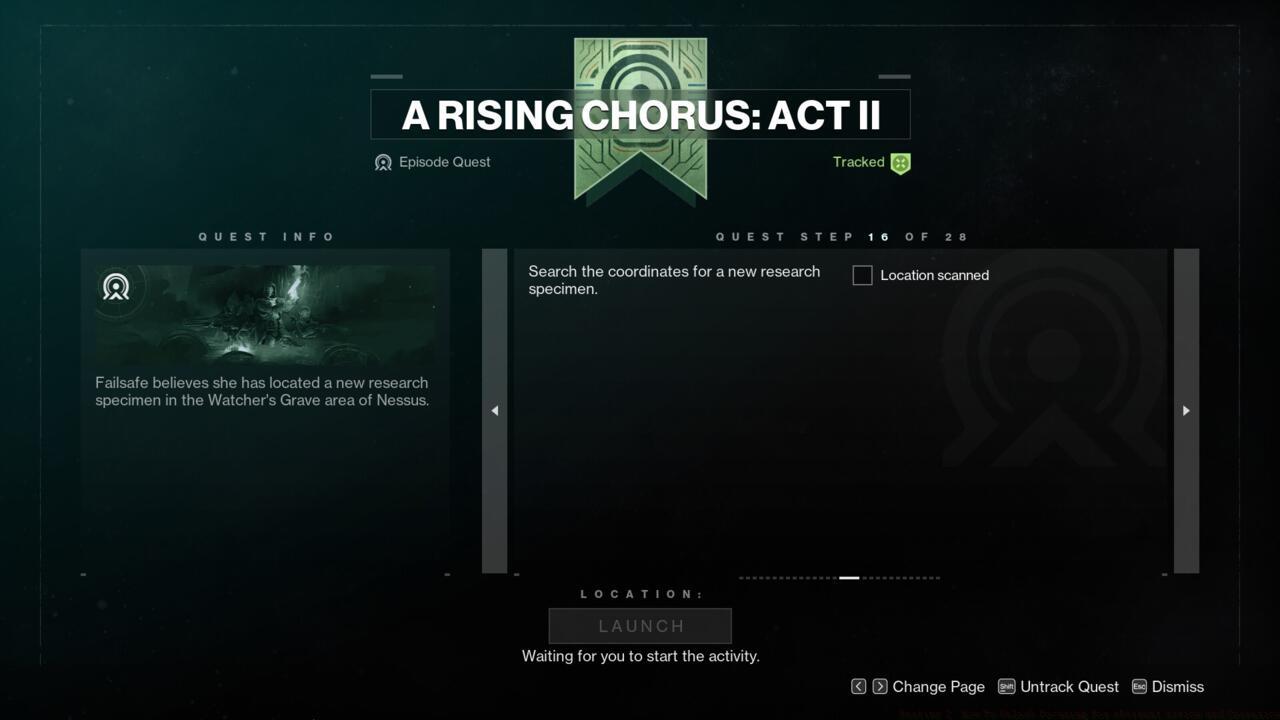Image resolution: width=1280 pixels, height=720 pixels.
Task: Click the current step marker on the progress dots
Action: (849, 577)
